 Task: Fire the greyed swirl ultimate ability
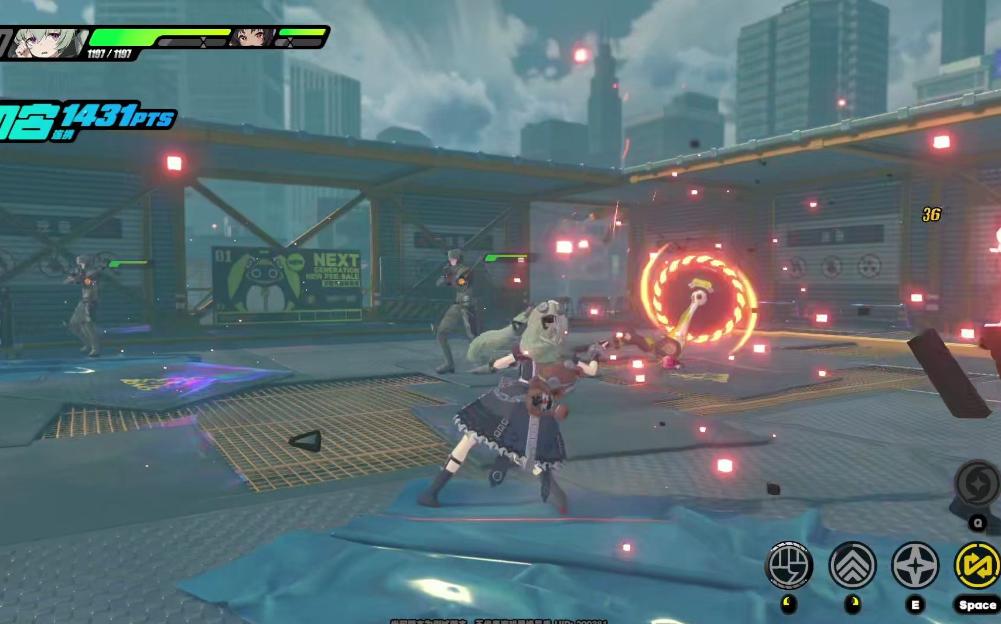(x=977, y=484)
